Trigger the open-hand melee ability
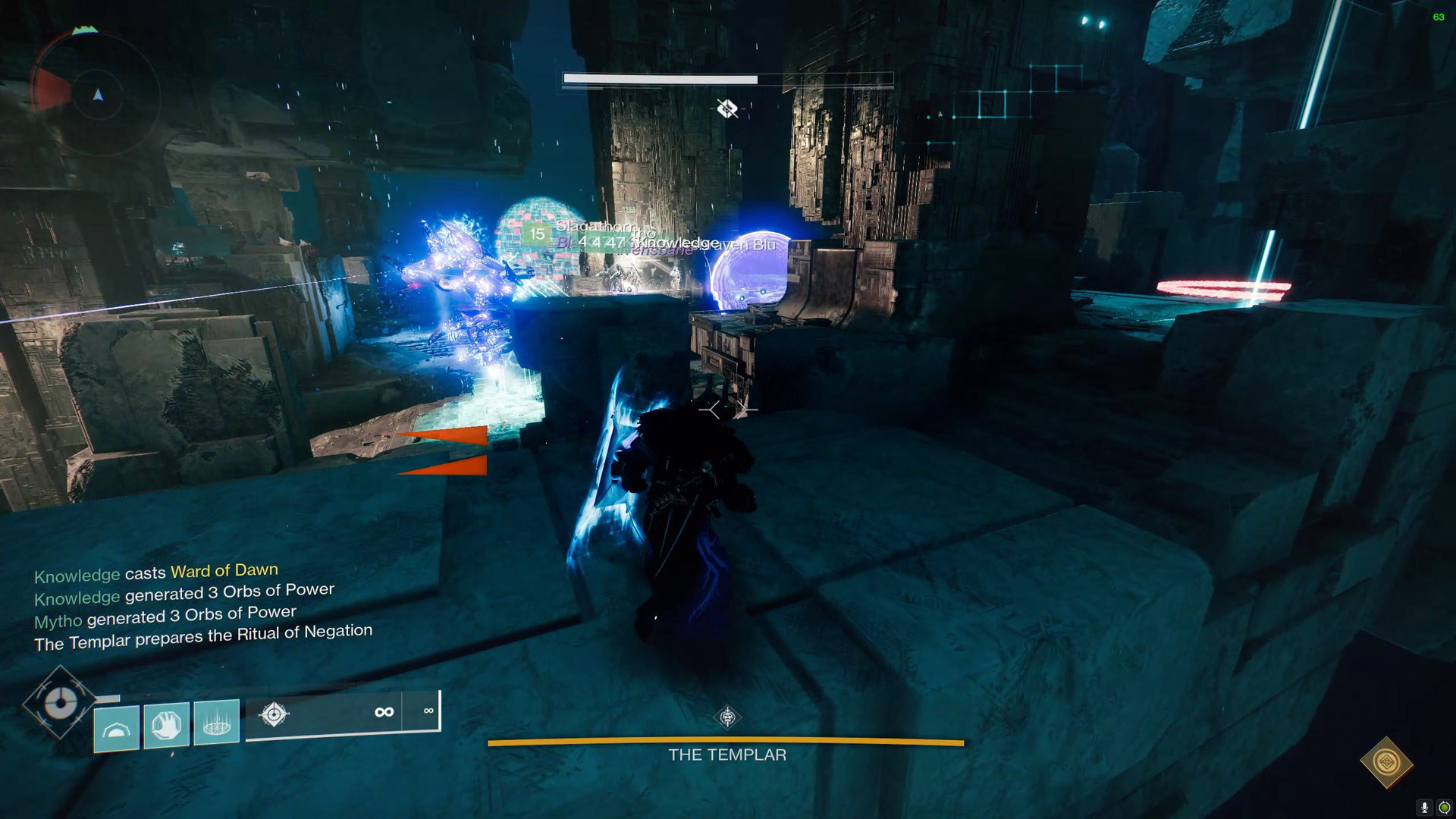The image size is (1456, 819). pos(166,724)
